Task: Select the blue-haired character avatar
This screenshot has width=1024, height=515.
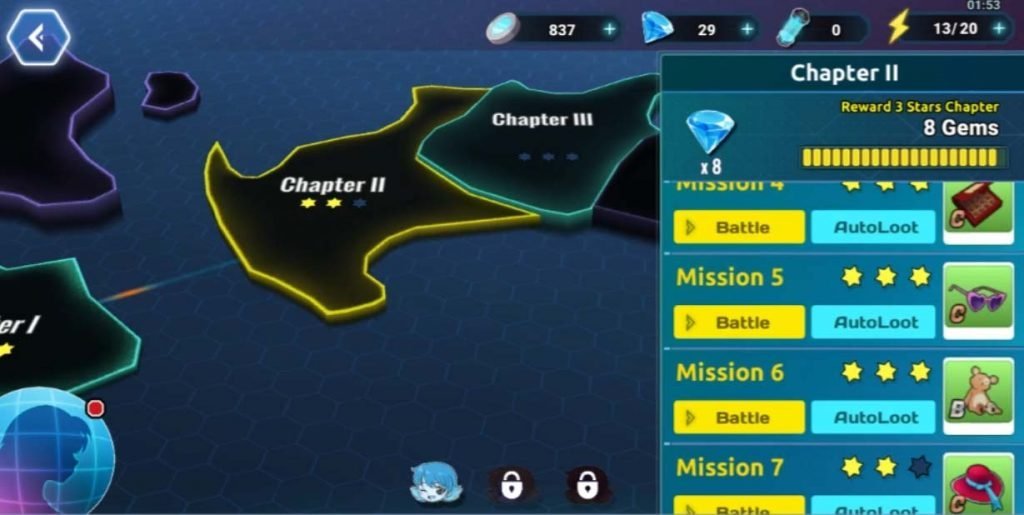Action: 436,483
